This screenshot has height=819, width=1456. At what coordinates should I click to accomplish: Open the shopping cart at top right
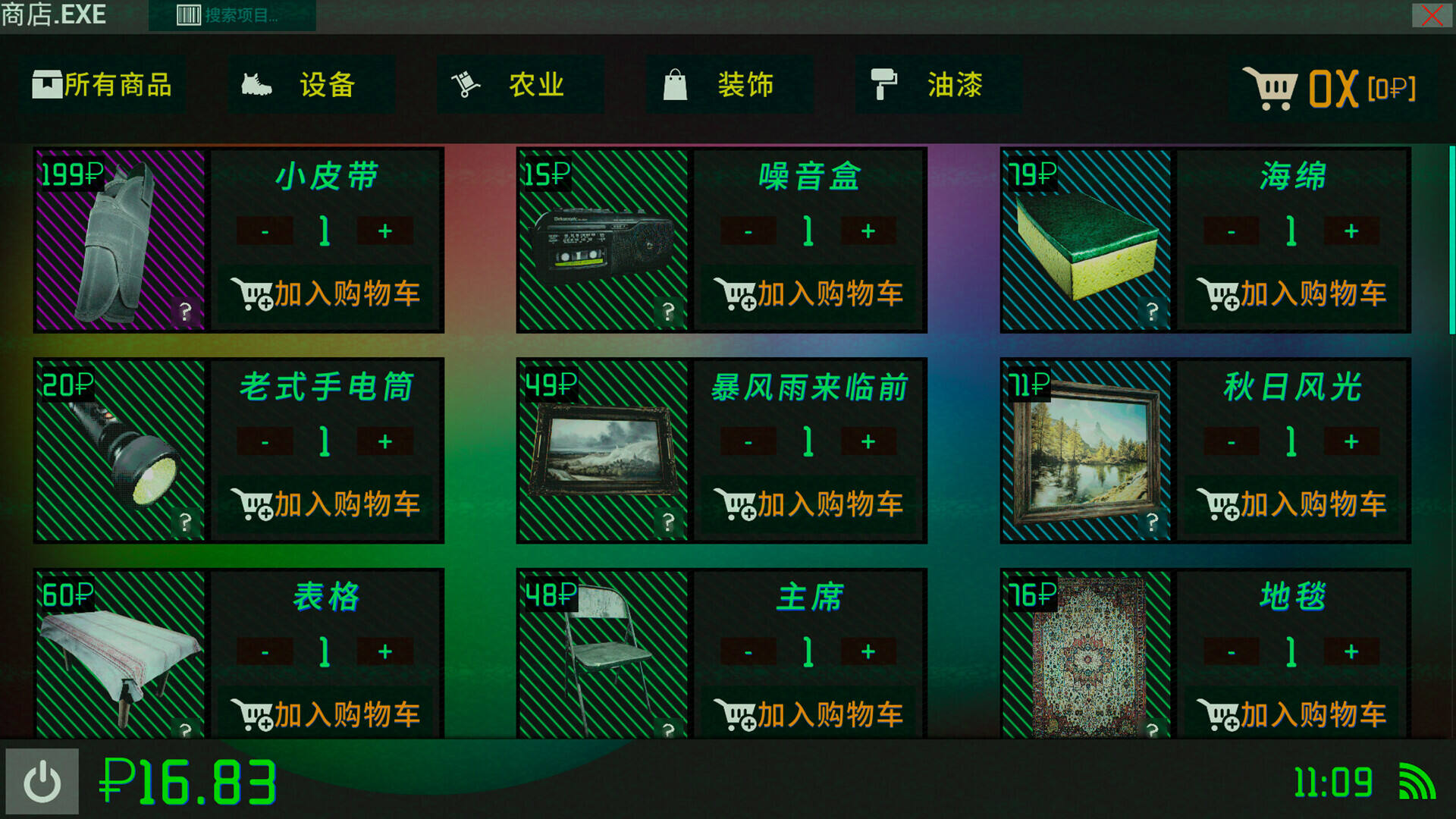[1271, 86]
